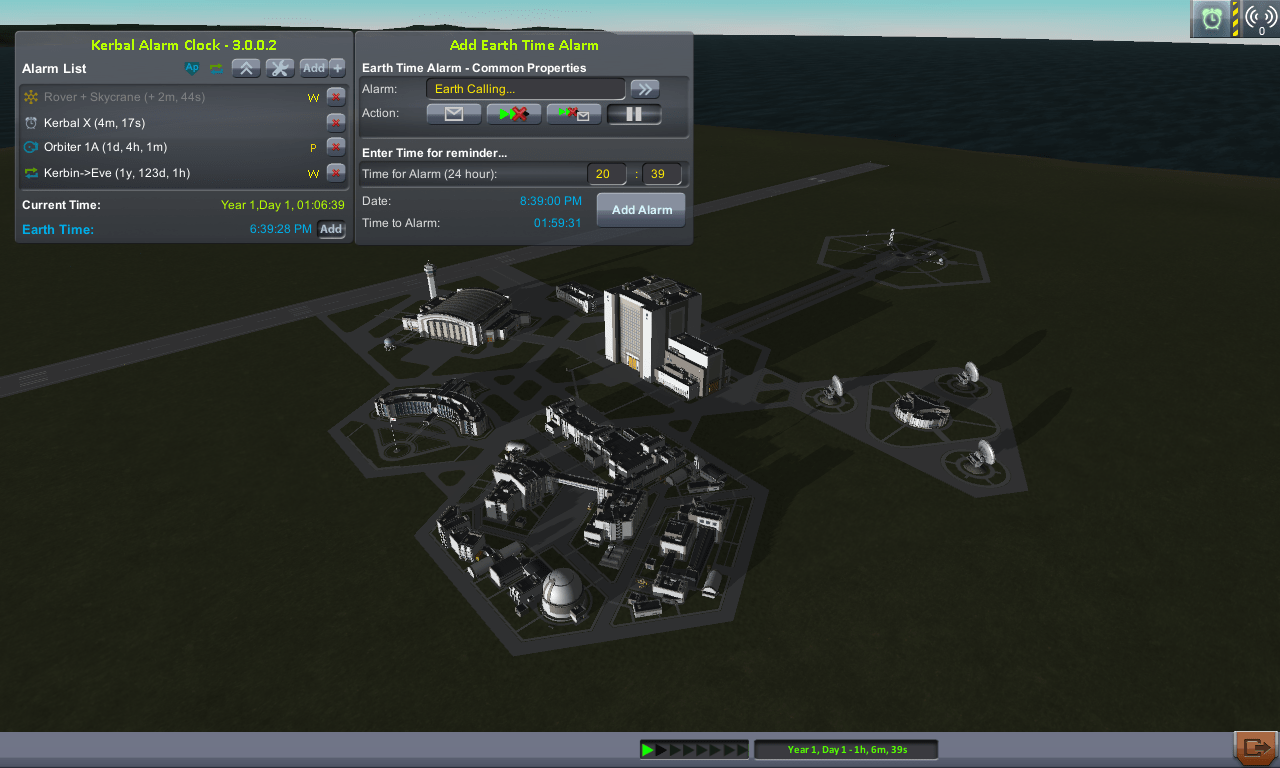The image size is (1280, 768).
Task: Click the transfer window icon in Alarm List header
Action: (x=216, y=68)
